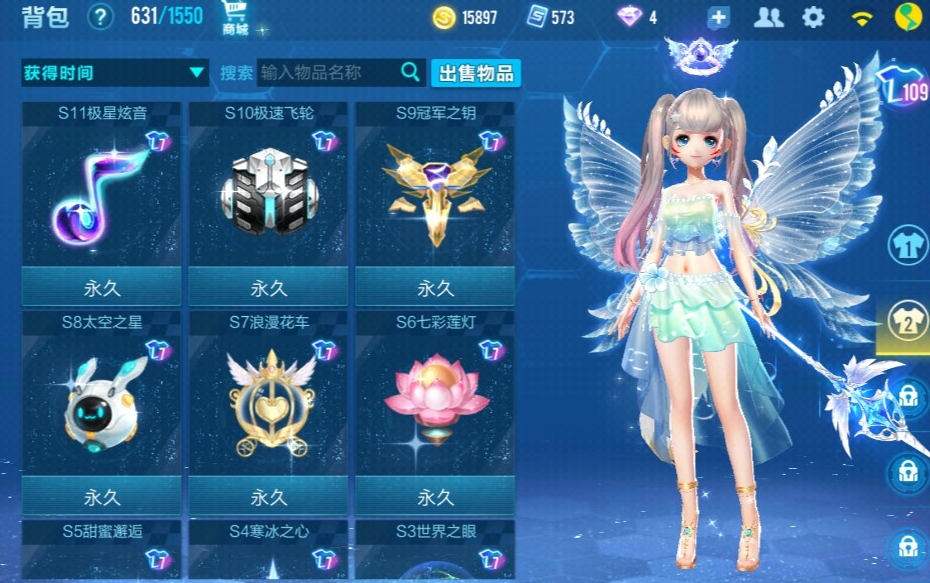Image resolution: width=930 pixels, height=583 pixels.
Task: Open the gear settings icon
Action: click(814, 17)
